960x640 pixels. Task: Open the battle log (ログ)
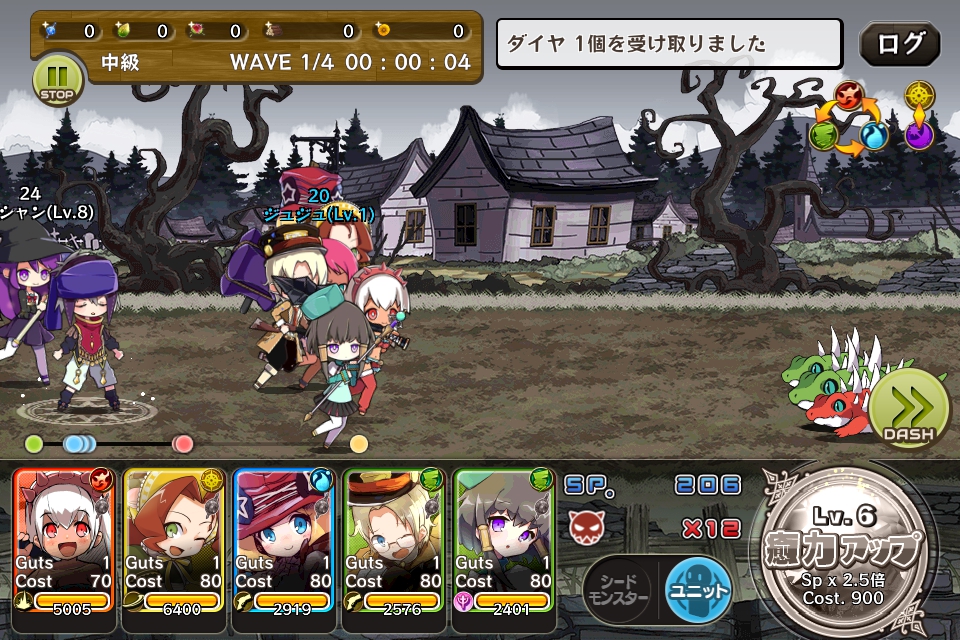(899, 45)
